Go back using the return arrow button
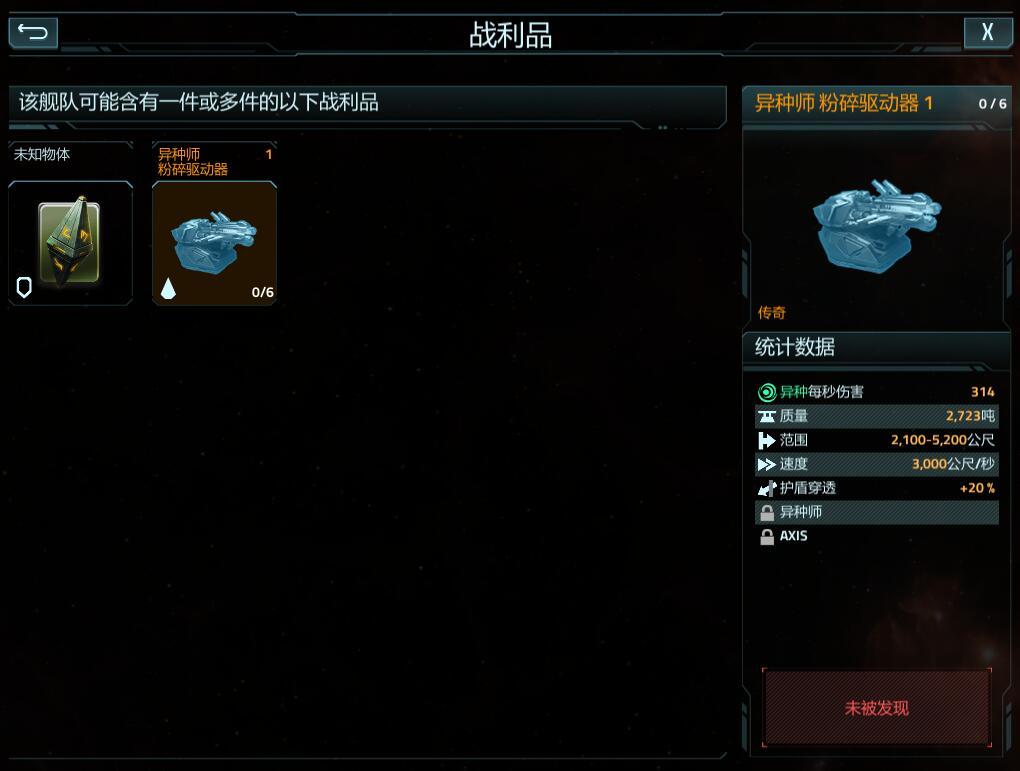1020x771 pixels. (x=33, y=33)
